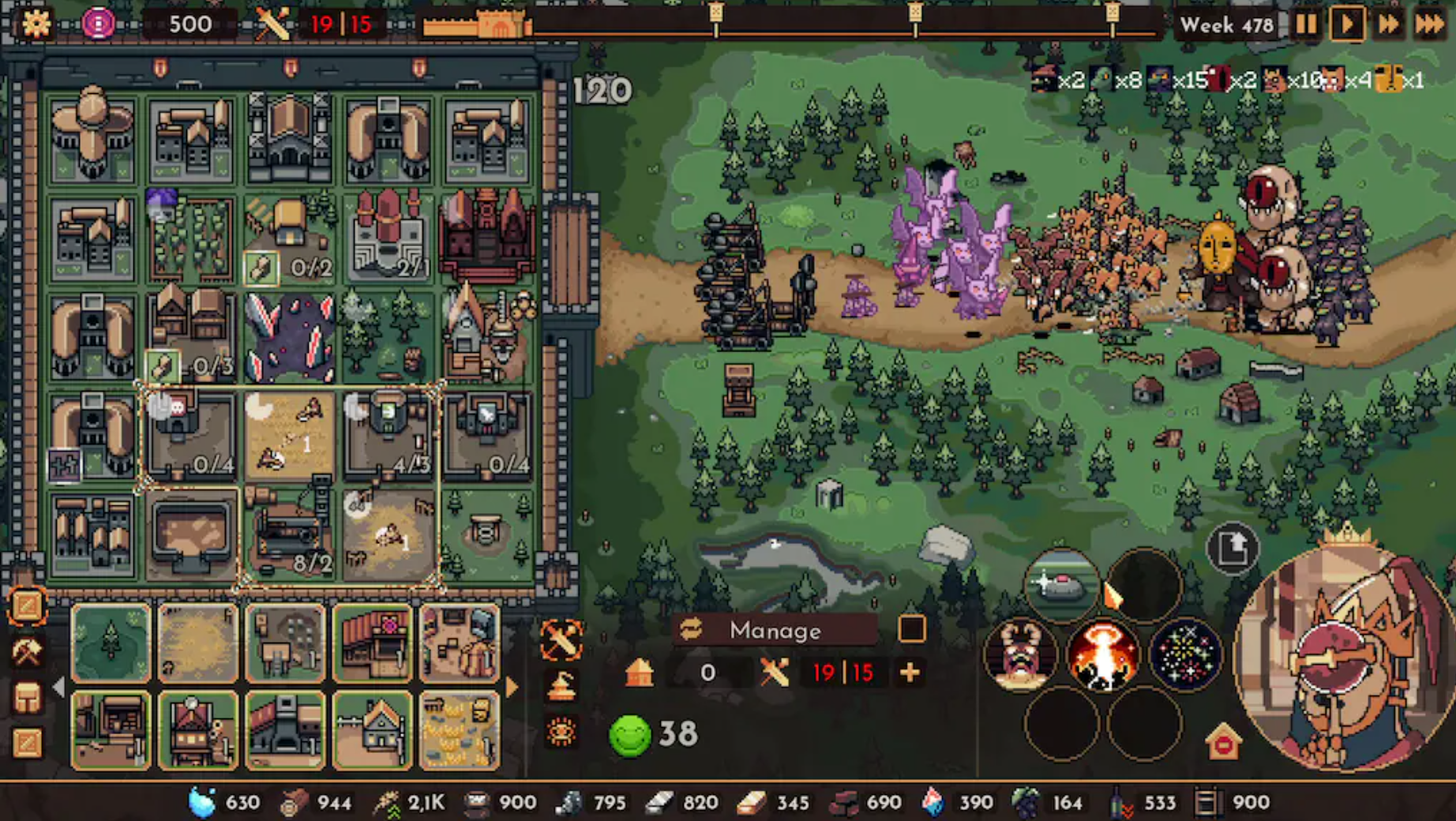Viewport: 1456px width, 821px height.
Task: Enable maximum game speed
Action: click(x=1429, y=24)
